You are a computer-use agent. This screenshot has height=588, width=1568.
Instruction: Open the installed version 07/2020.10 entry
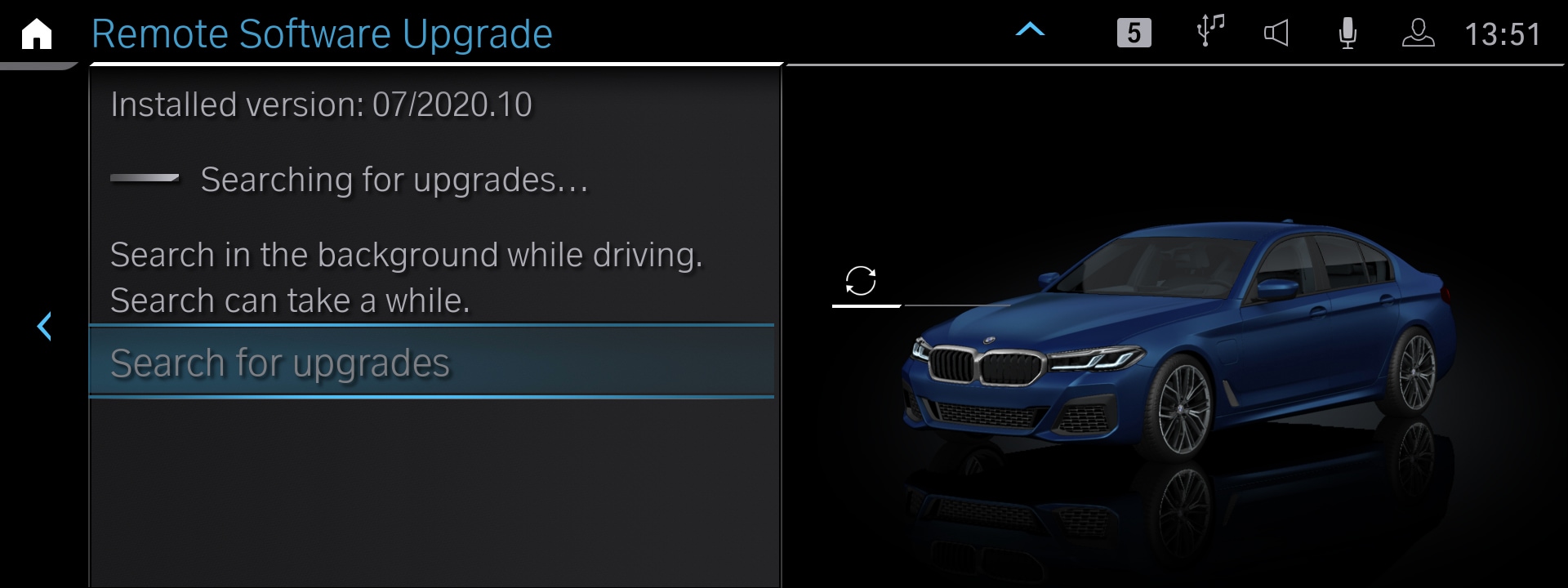point(320,104)
